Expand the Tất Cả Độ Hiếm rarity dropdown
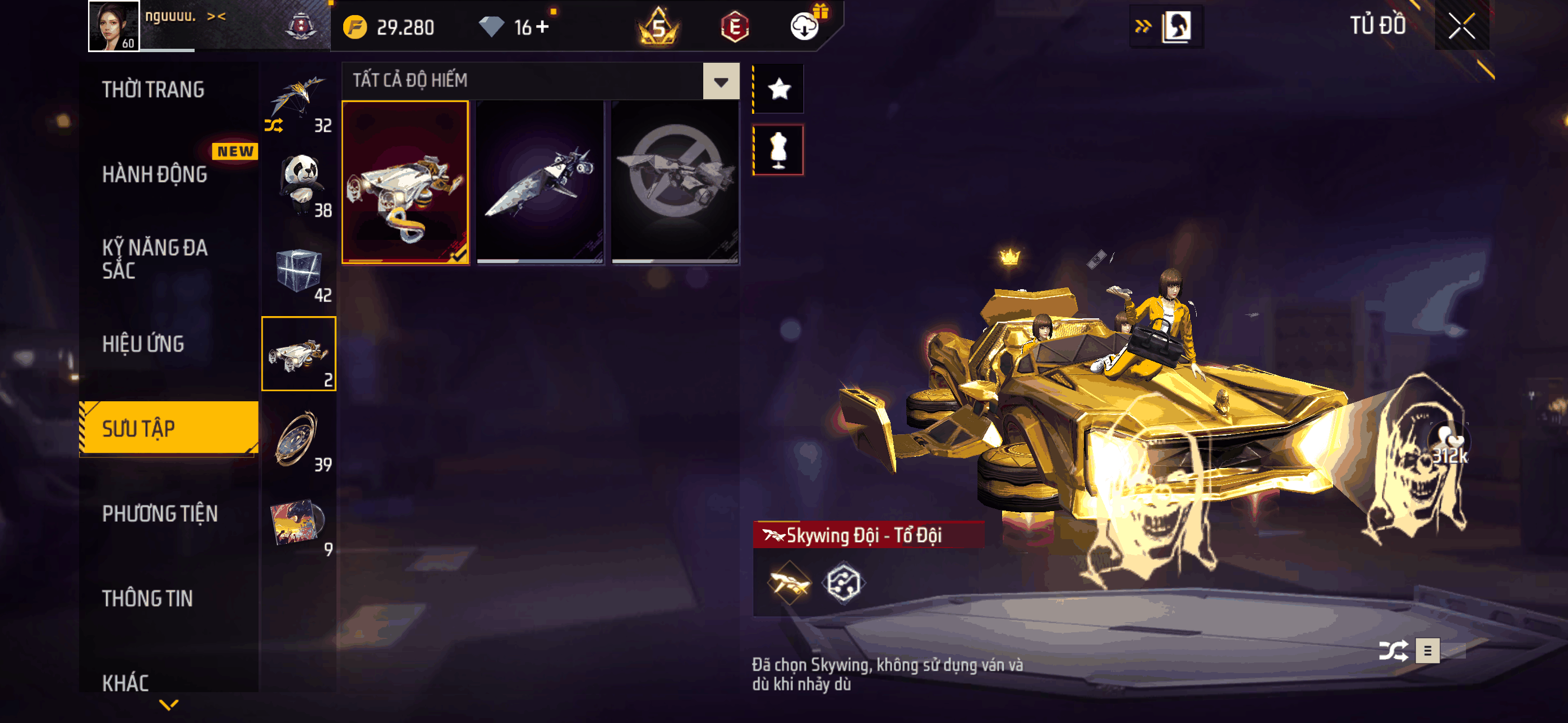Image resolution: width=1568 pixels, height=723 pixels. click(x=721, y=81)
